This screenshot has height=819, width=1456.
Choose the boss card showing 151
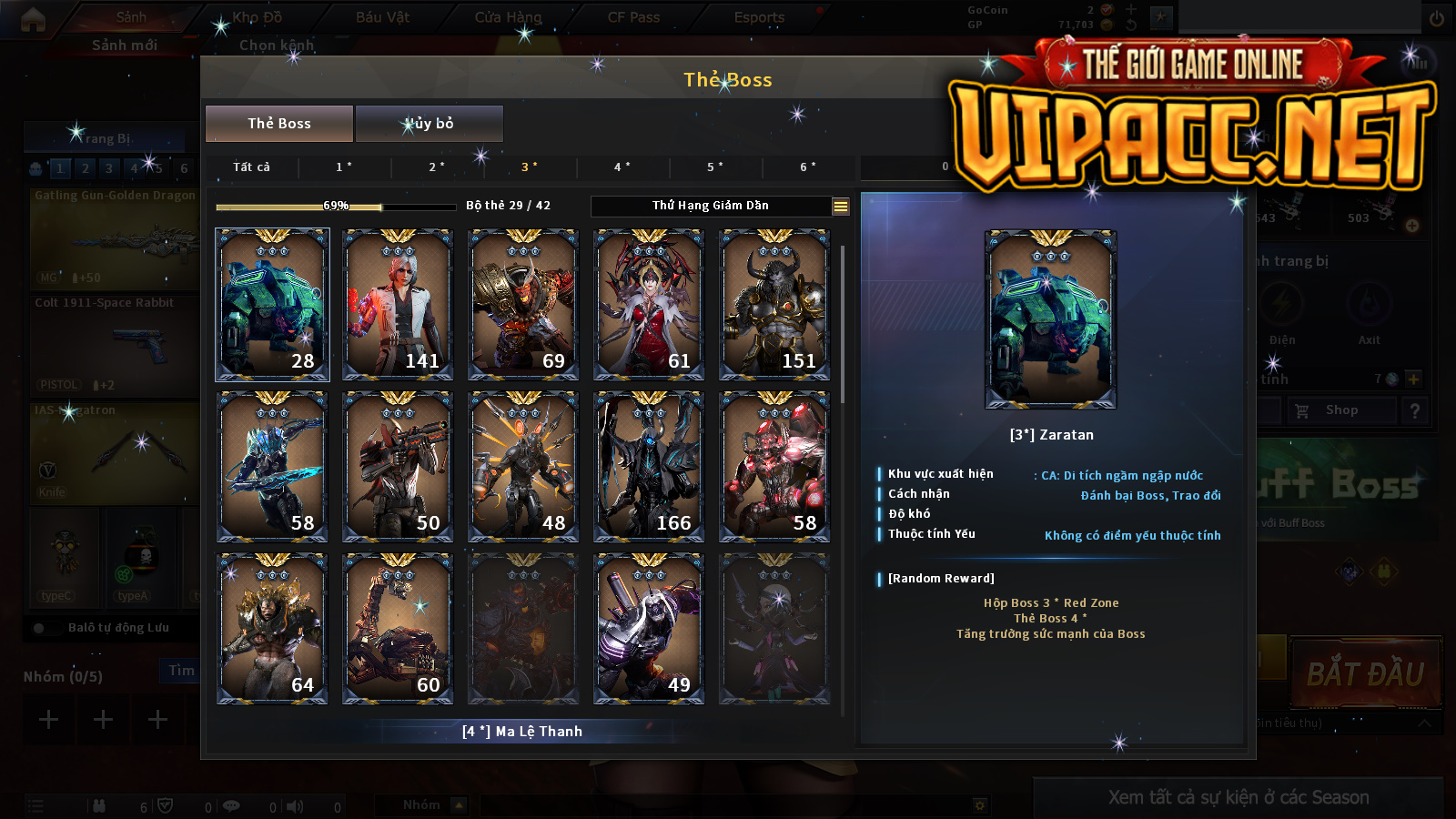[774, 304]
